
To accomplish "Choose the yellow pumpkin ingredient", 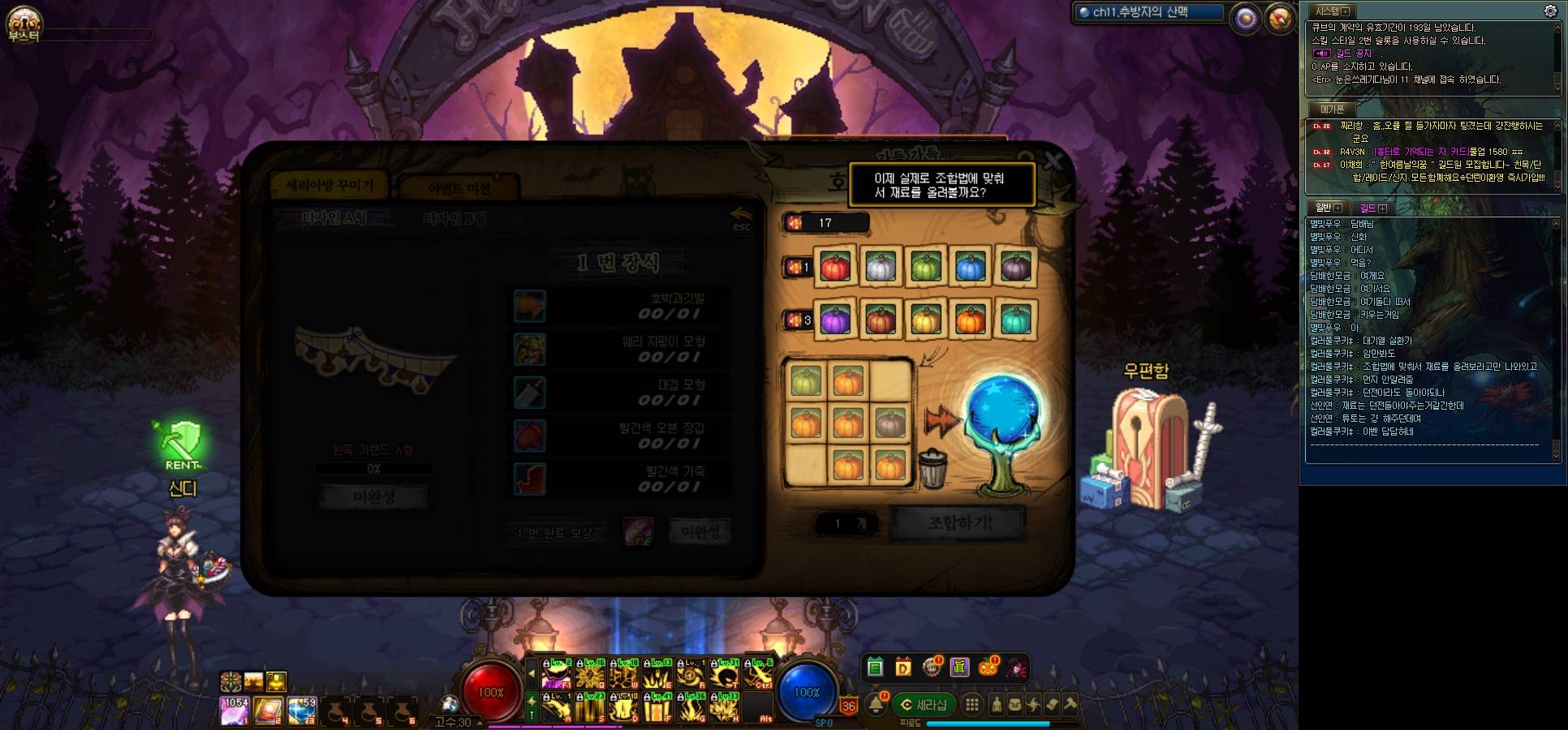I will [925, 320].
